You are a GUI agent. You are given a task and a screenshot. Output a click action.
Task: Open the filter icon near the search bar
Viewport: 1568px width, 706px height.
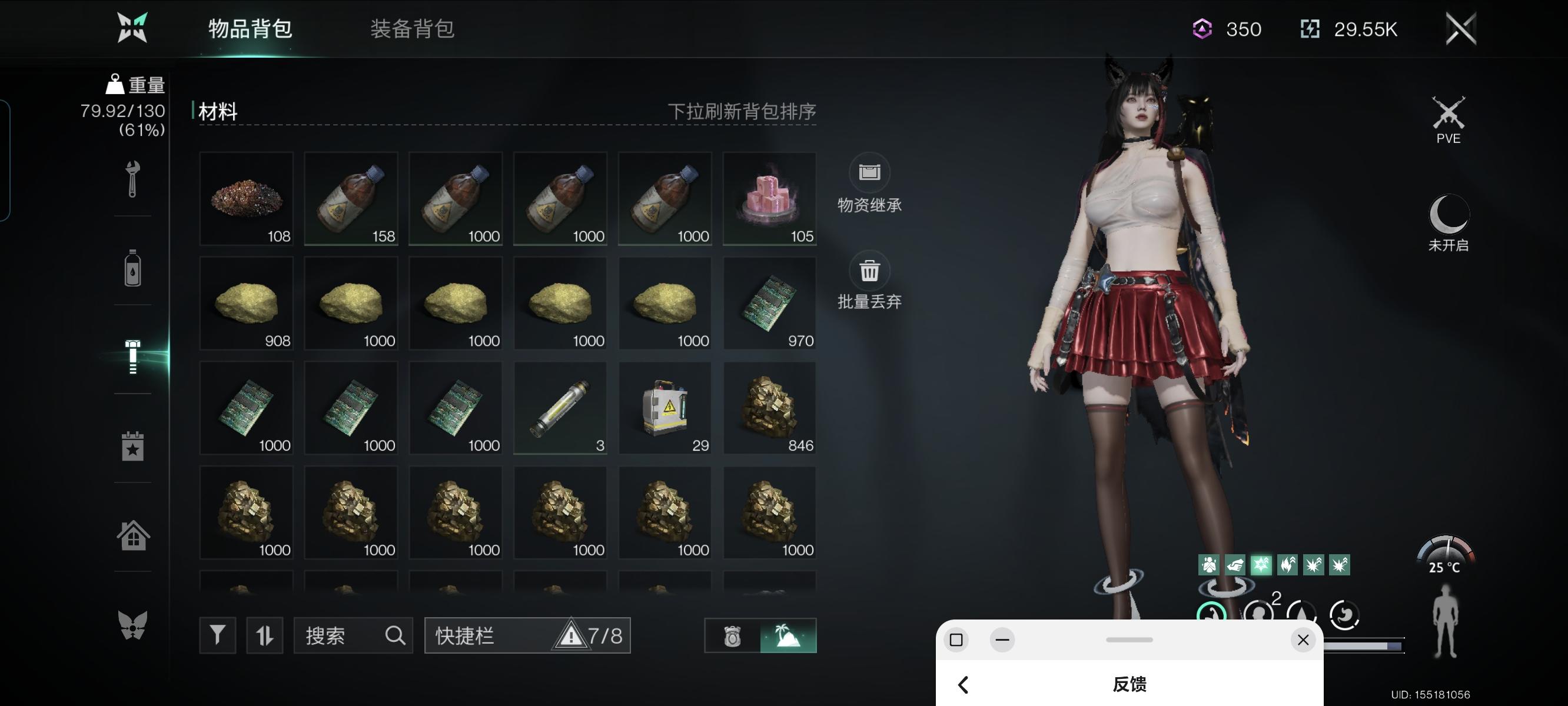point(217,635)
